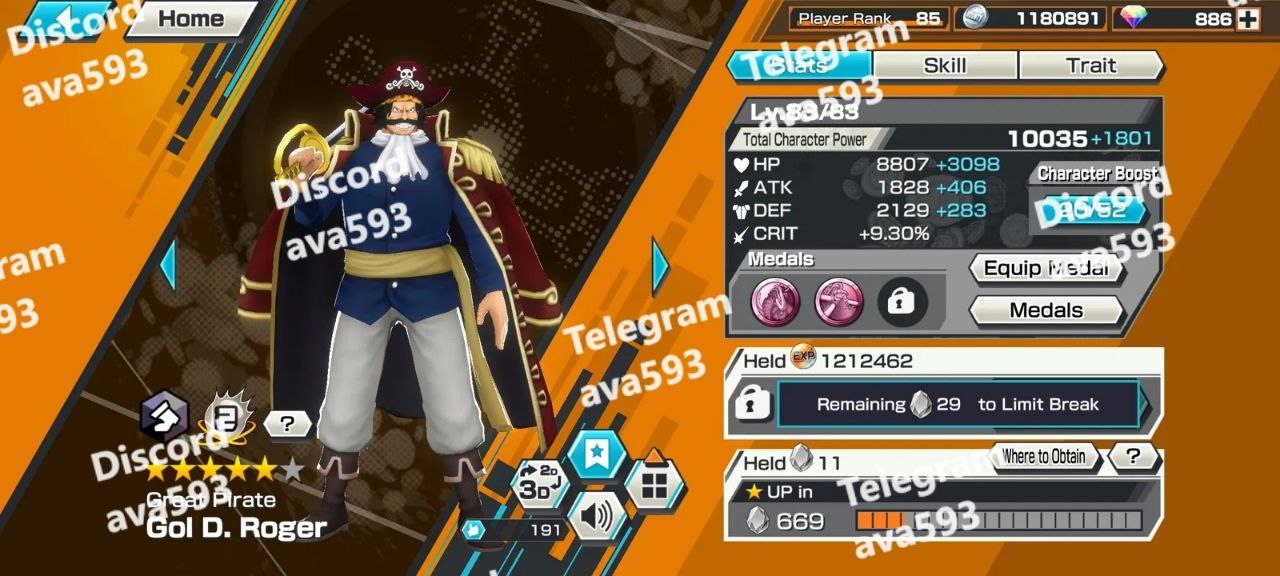Toggle the 2D/3D character view
This screenshot has width=1280, height=576.
coord(539,485)
